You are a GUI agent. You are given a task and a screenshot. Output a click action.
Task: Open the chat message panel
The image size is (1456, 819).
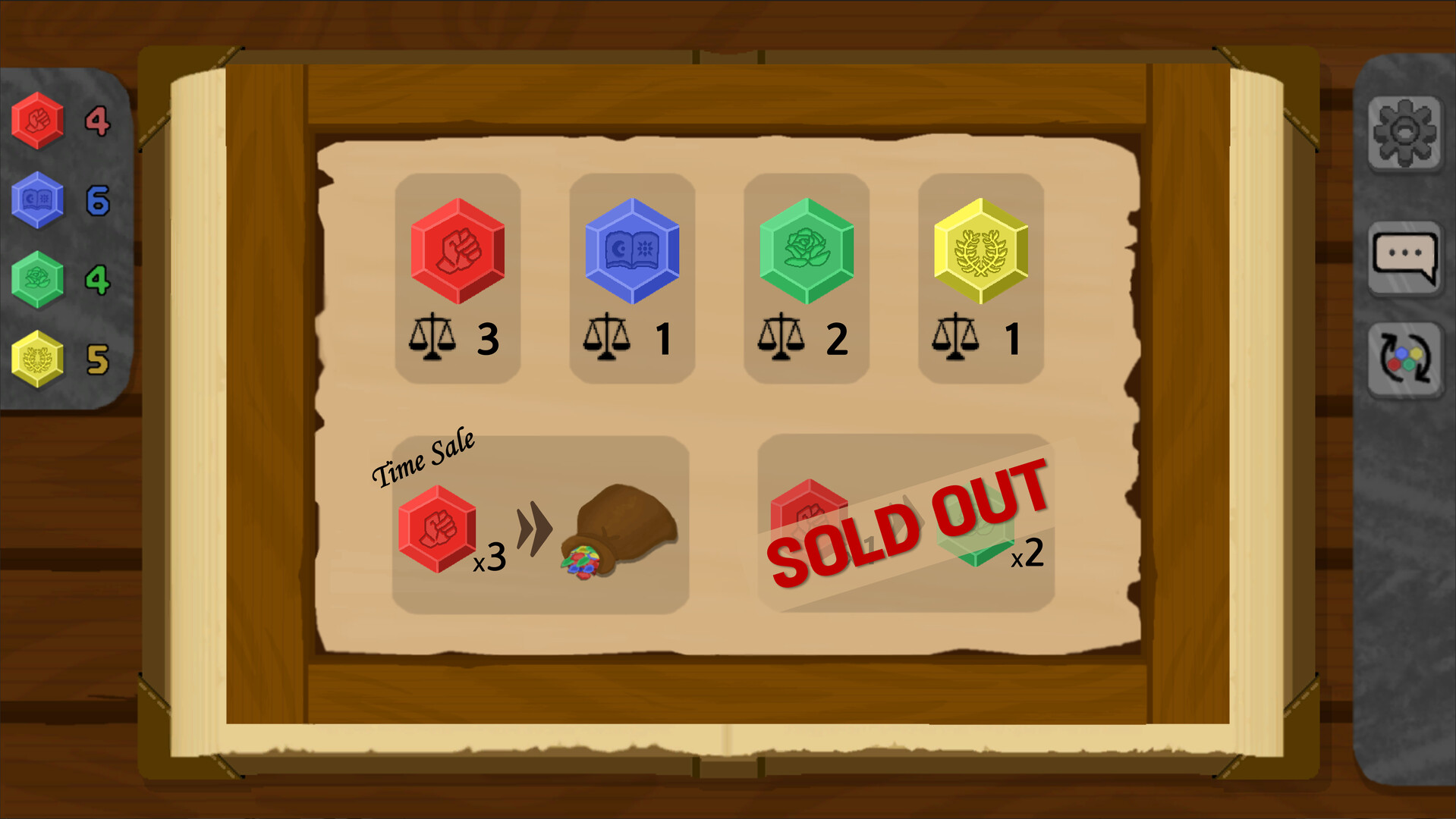(1404, 258)
